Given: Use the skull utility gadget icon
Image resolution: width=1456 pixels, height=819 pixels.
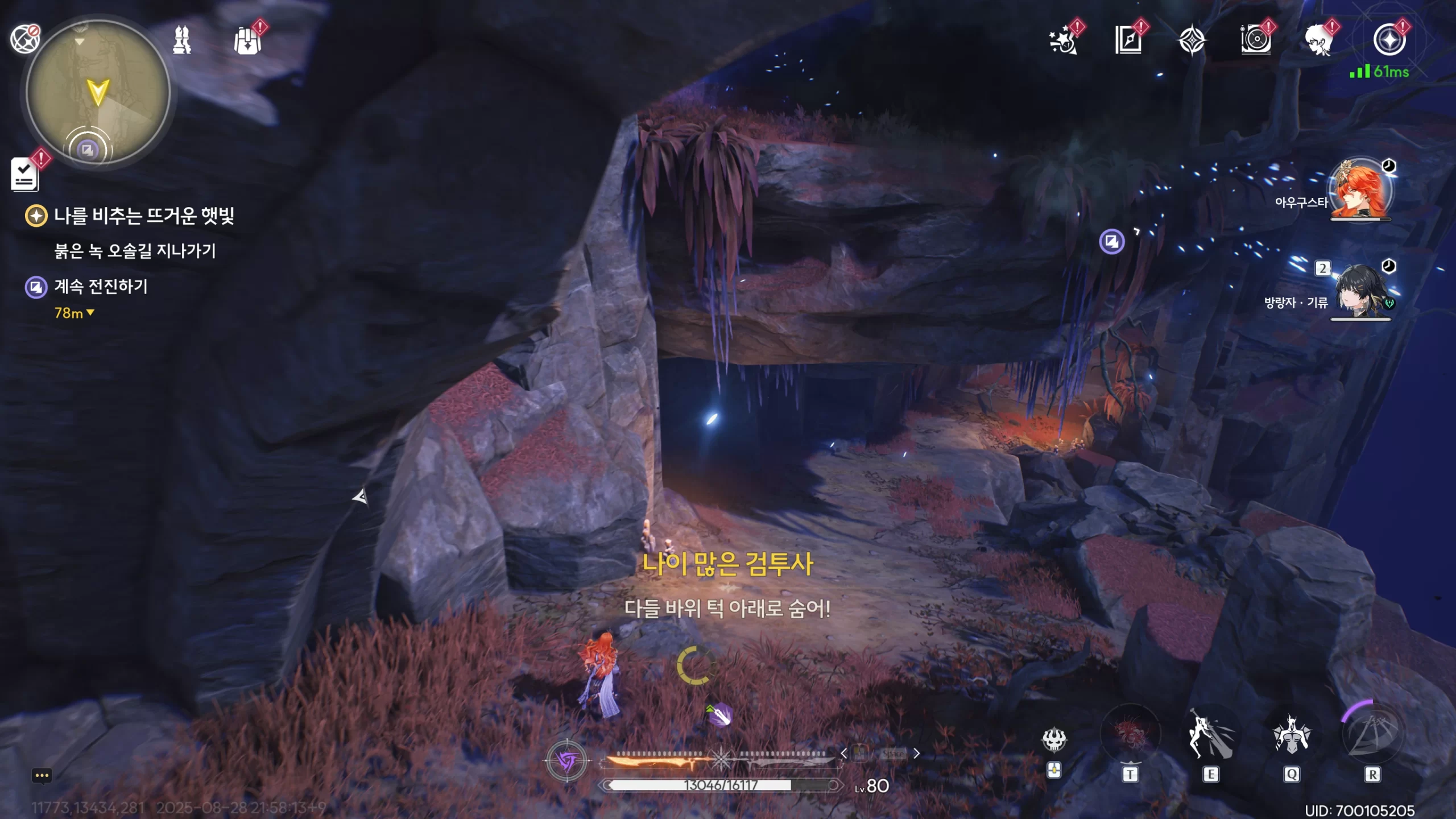Looking at the screenshot, I should point(1053,739).
